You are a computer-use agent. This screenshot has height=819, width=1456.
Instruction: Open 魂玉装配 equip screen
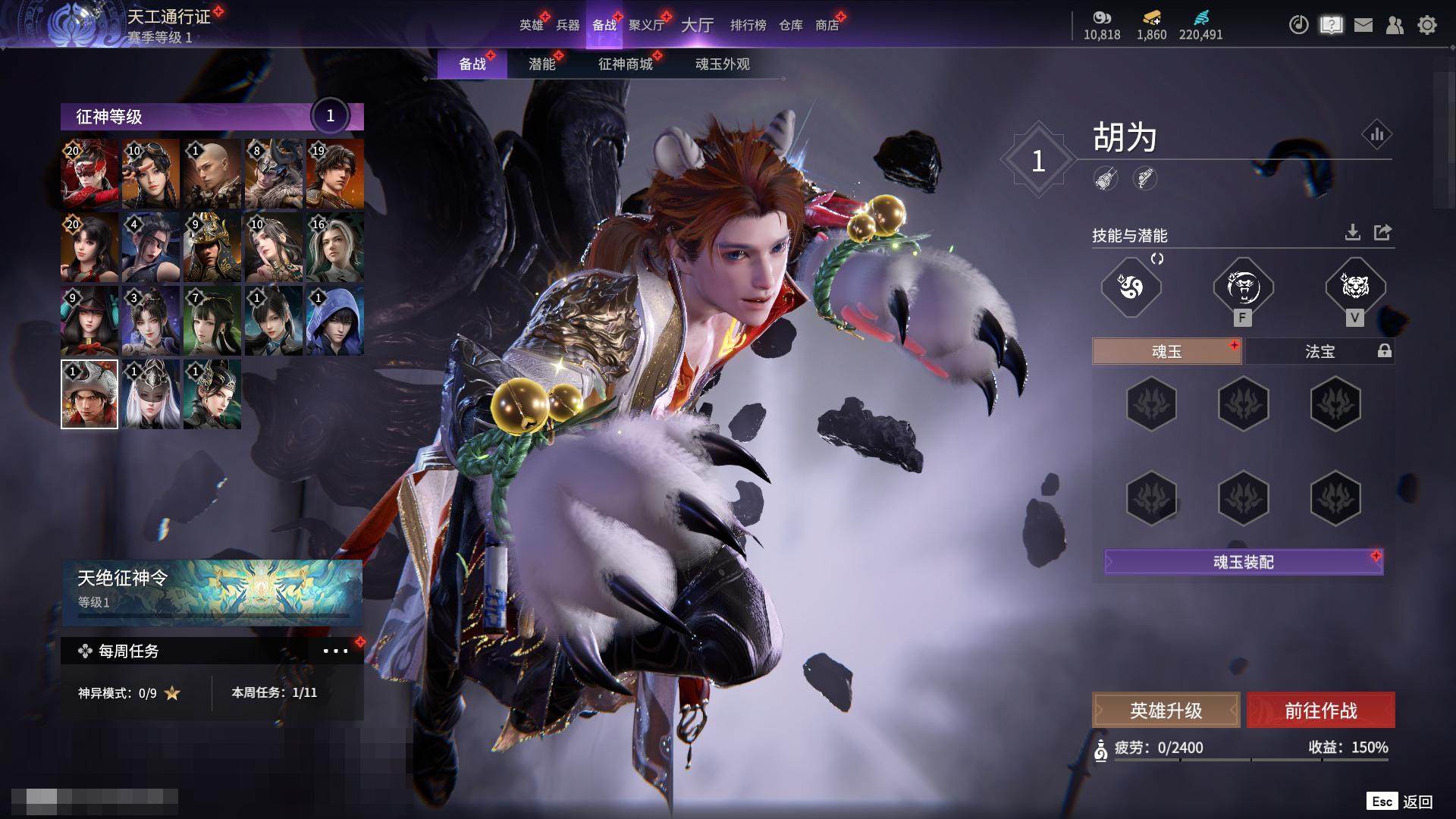(1243, 562)
